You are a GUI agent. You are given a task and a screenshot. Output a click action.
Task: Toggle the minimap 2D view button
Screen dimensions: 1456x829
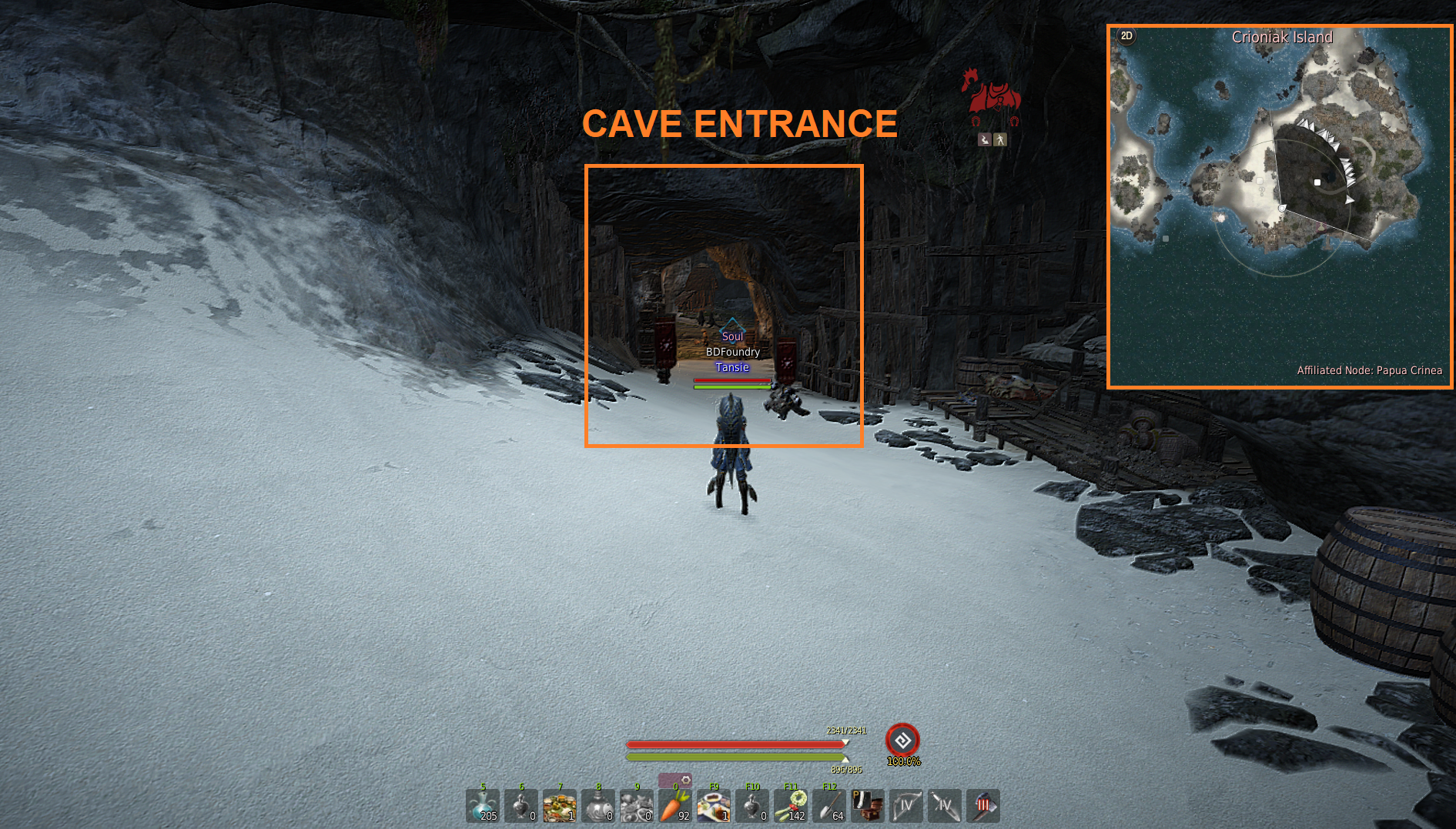tap(1126, 36)
